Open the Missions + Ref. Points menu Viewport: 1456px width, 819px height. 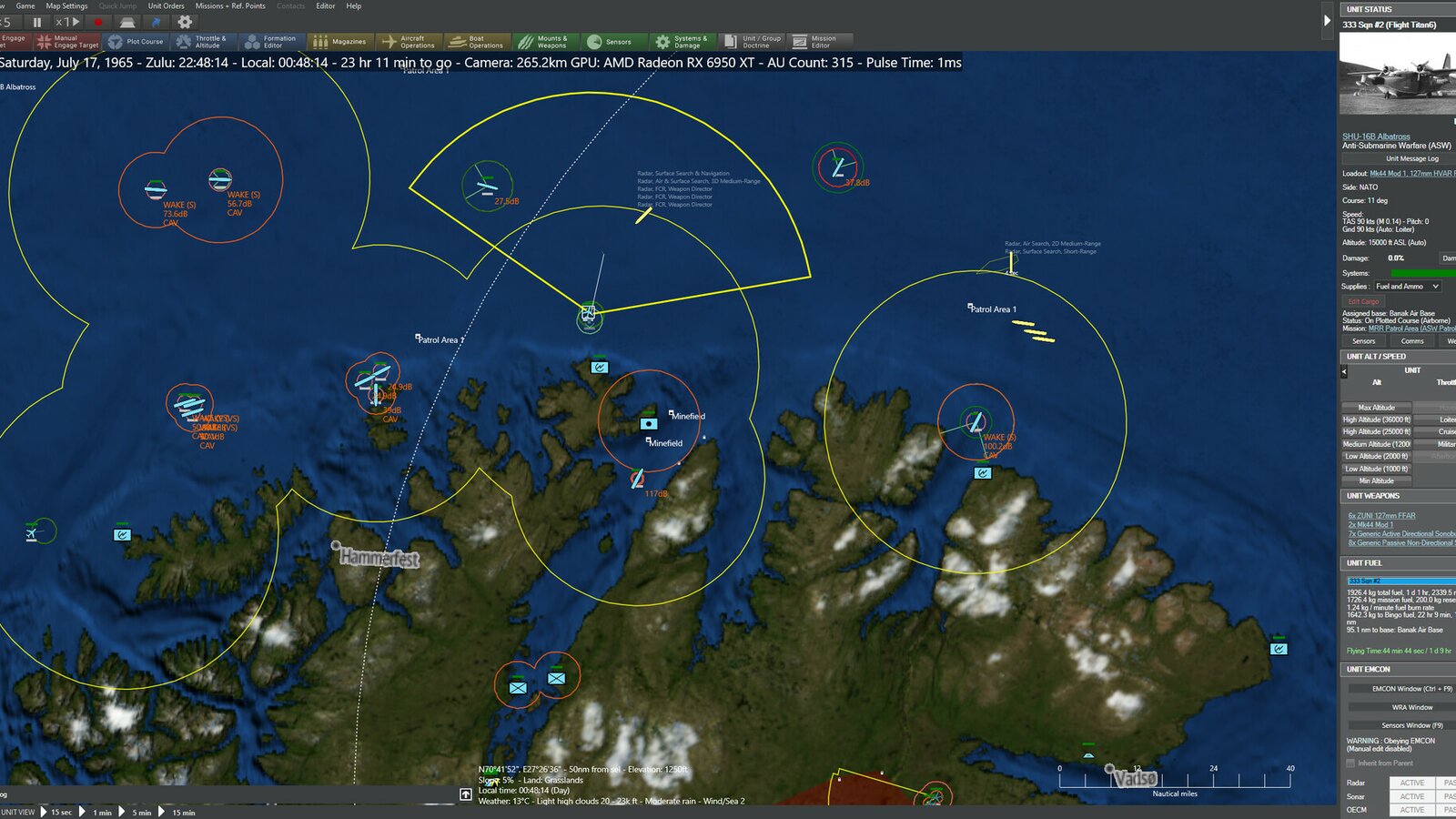tap(230, 5)
